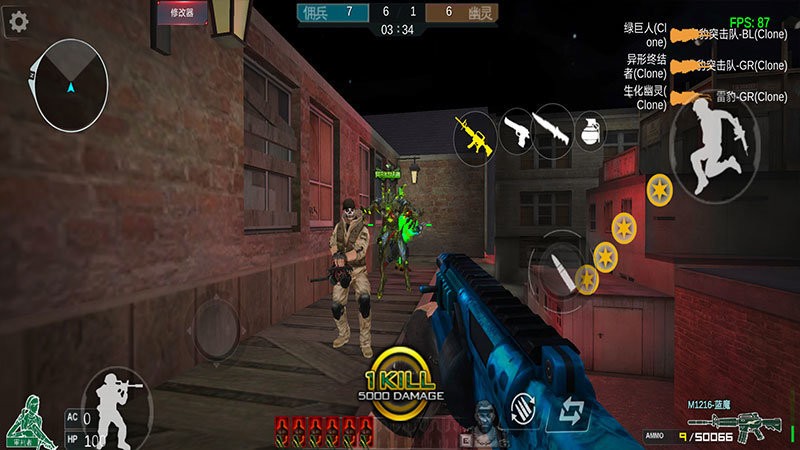Switch to the pistol sidearm
The image size is (800, 450).
pos(514,132)
